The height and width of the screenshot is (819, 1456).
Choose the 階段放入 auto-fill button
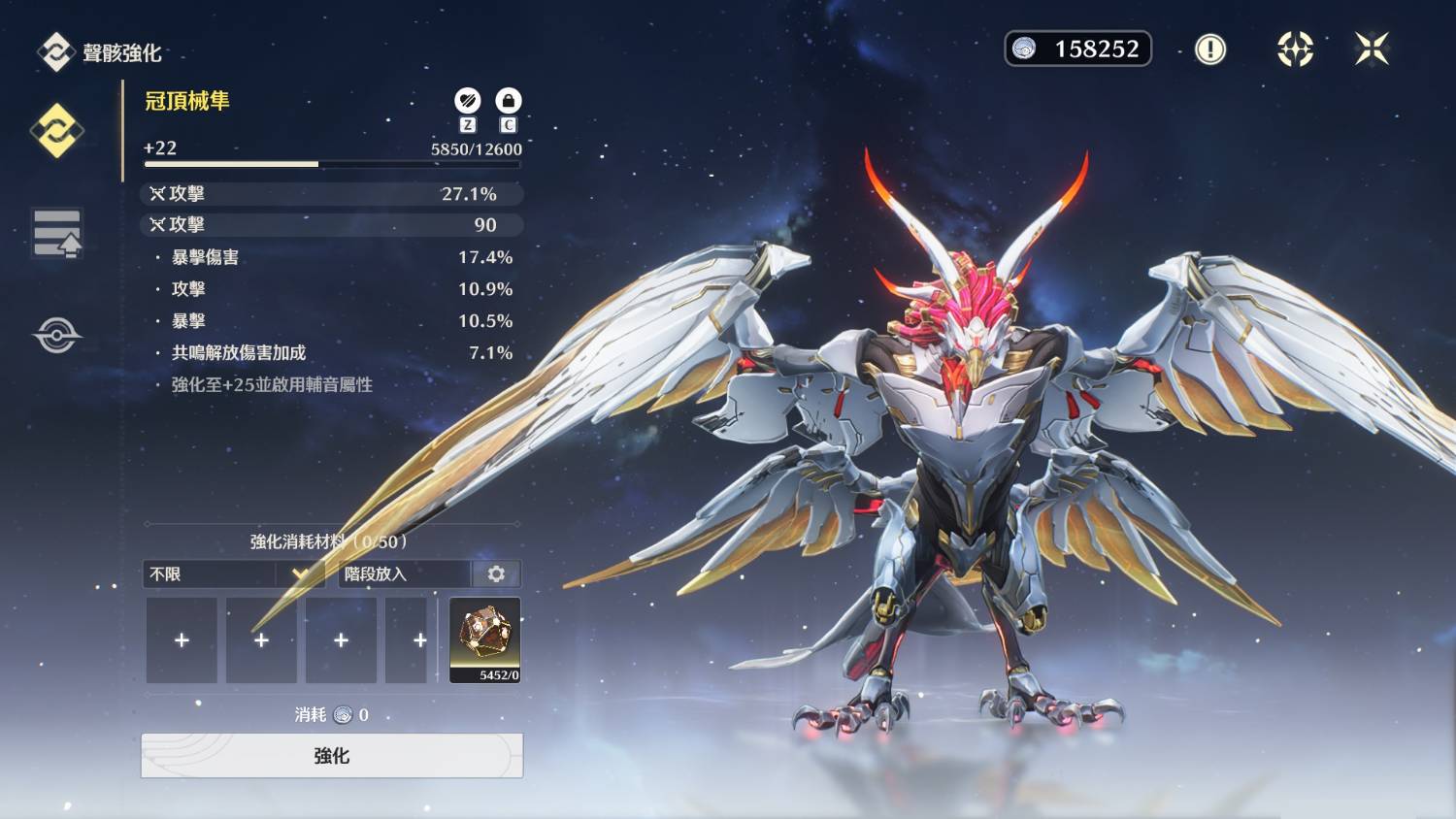tap(404, 573)
